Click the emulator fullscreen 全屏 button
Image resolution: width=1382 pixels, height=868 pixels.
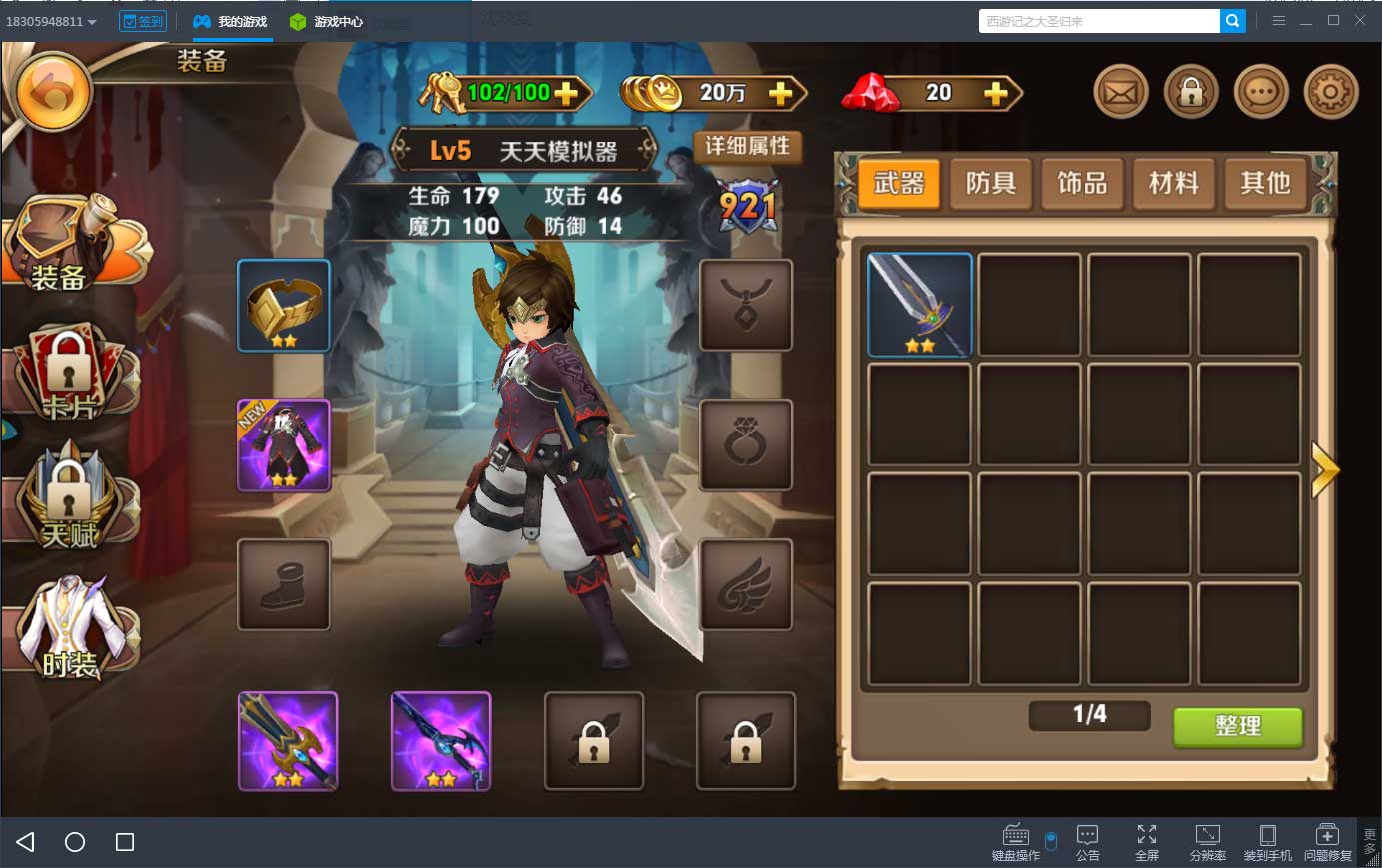point(1147,841)
